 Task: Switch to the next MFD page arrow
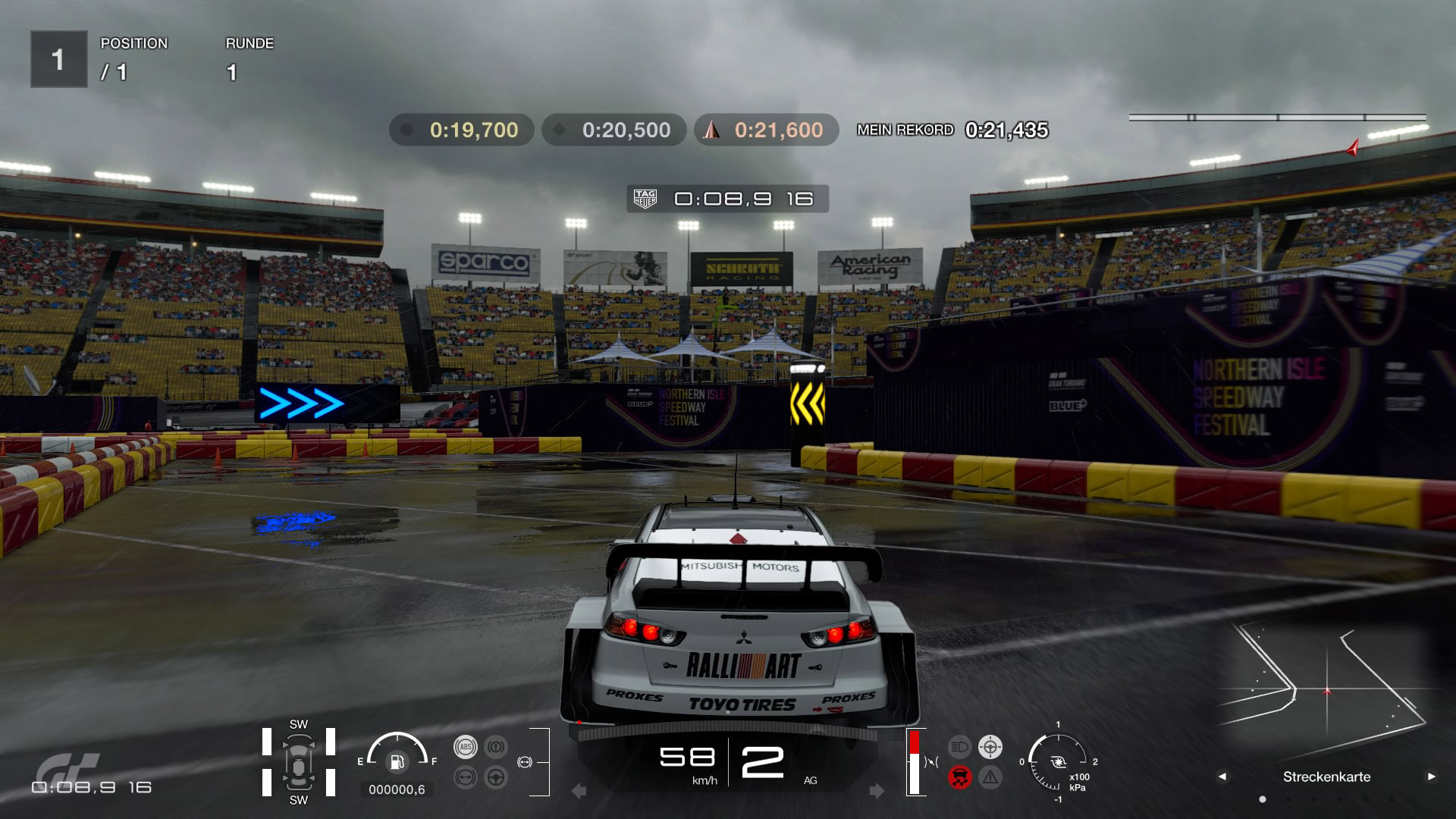tap(1431, 777)
